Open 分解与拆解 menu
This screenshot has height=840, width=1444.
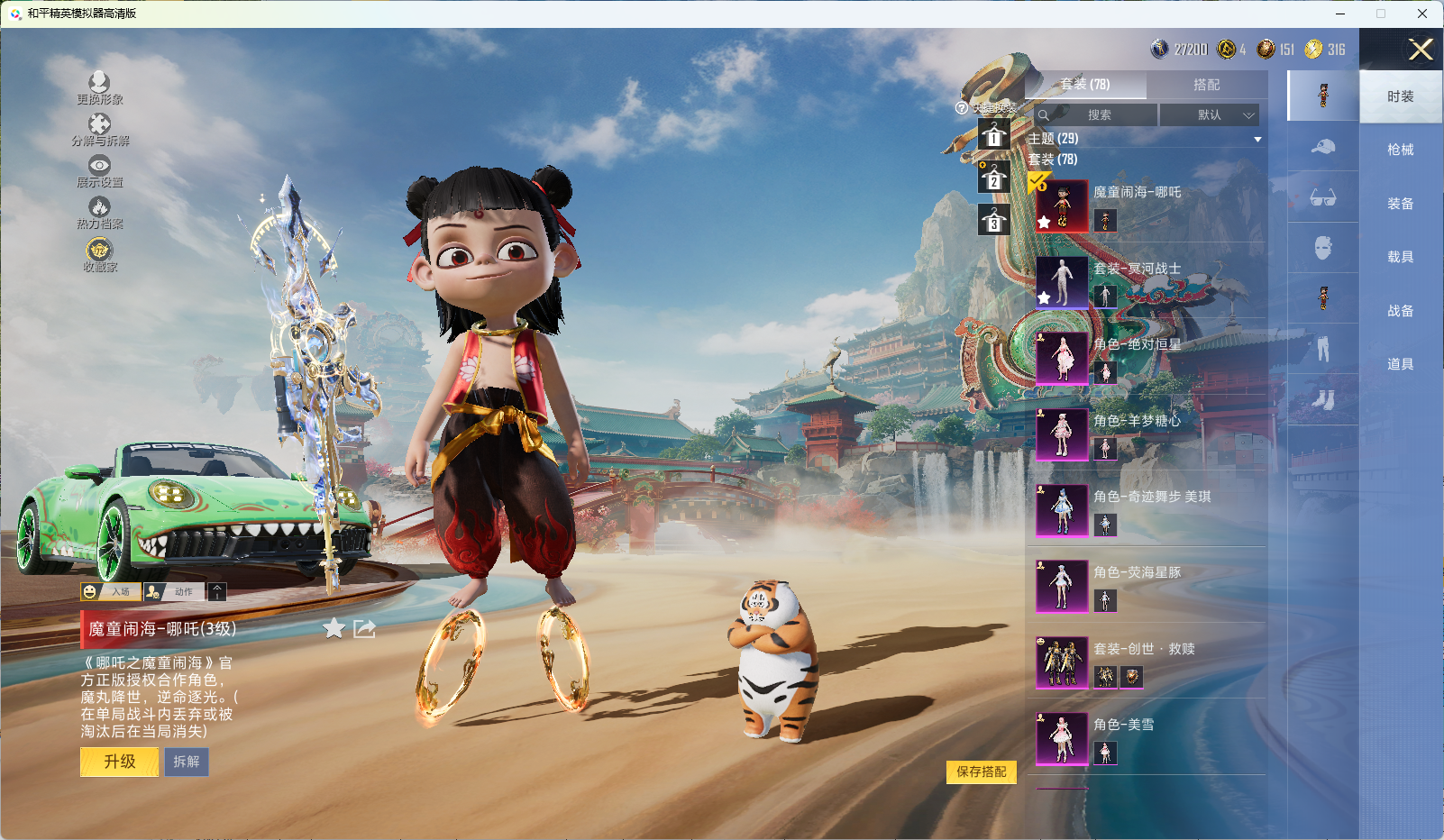point(100,128)
